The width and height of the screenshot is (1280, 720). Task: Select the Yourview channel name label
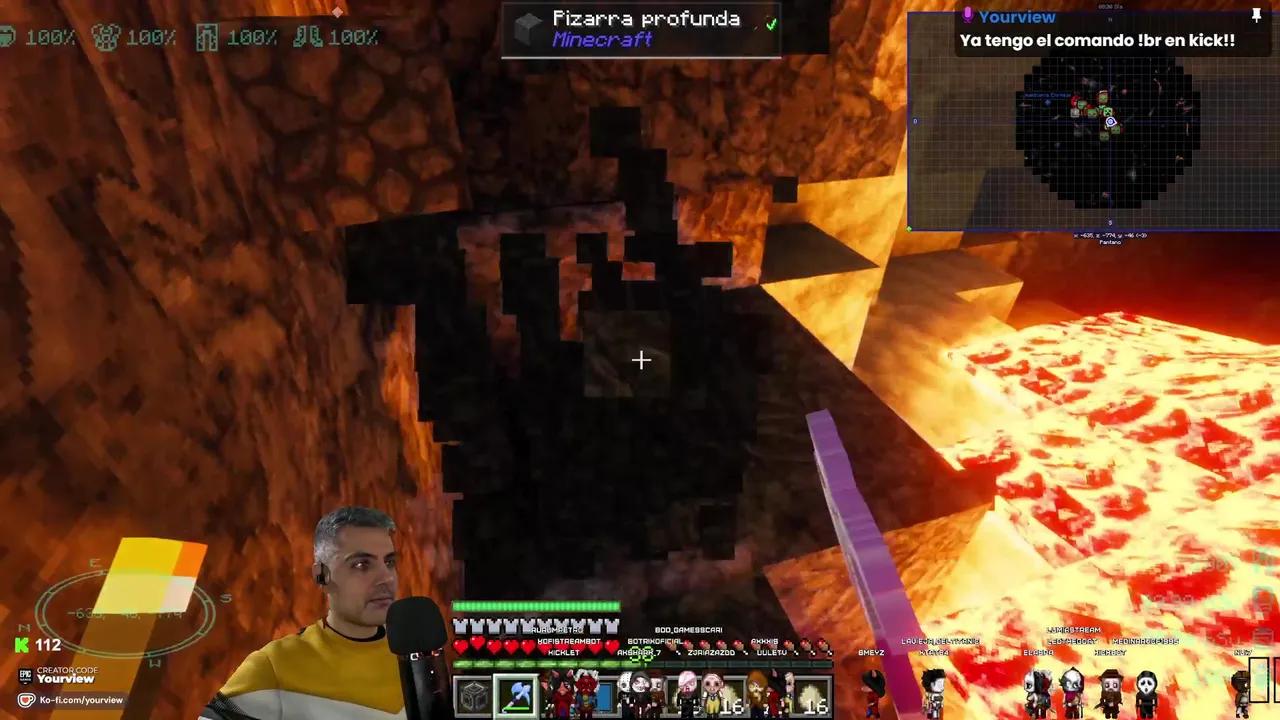tap(1016, 16)
